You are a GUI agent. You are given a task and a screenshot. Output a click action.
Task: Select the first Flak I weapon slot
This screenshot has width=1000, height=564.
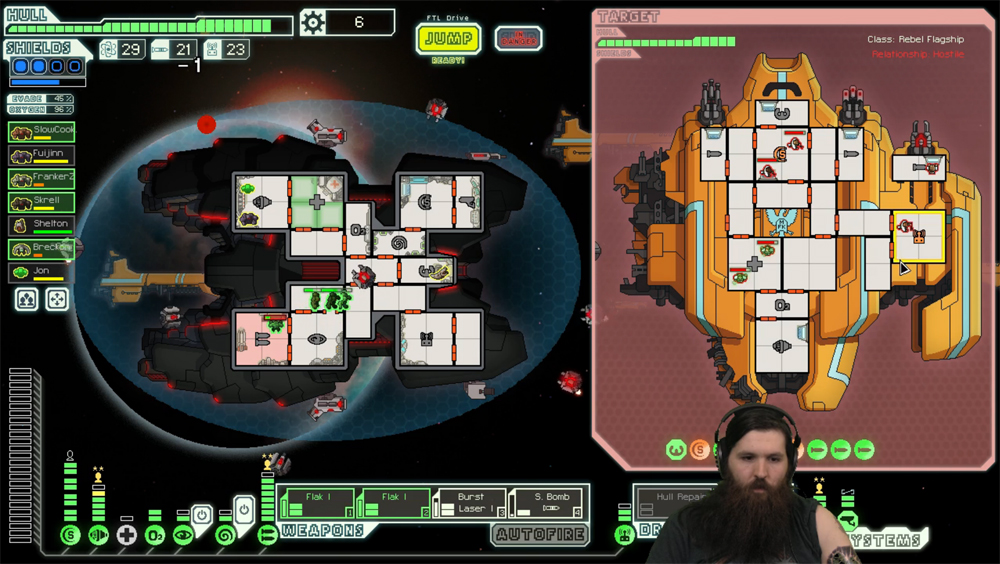pyautogui.click(x=317, y=503)
